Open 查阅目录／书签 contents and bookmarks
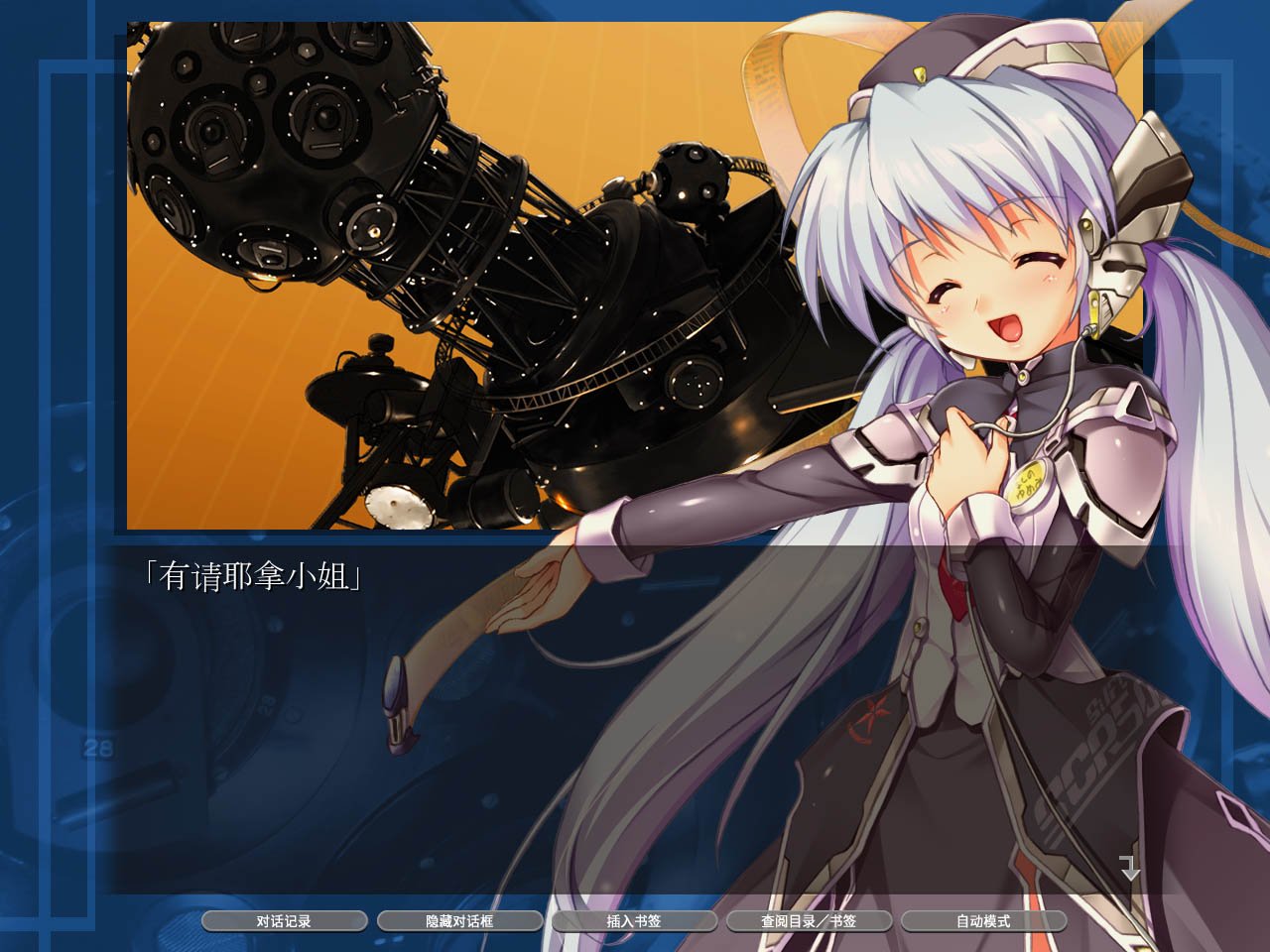Image resolution: width=1270 pixels, height=952 pixels. [809, 920]
